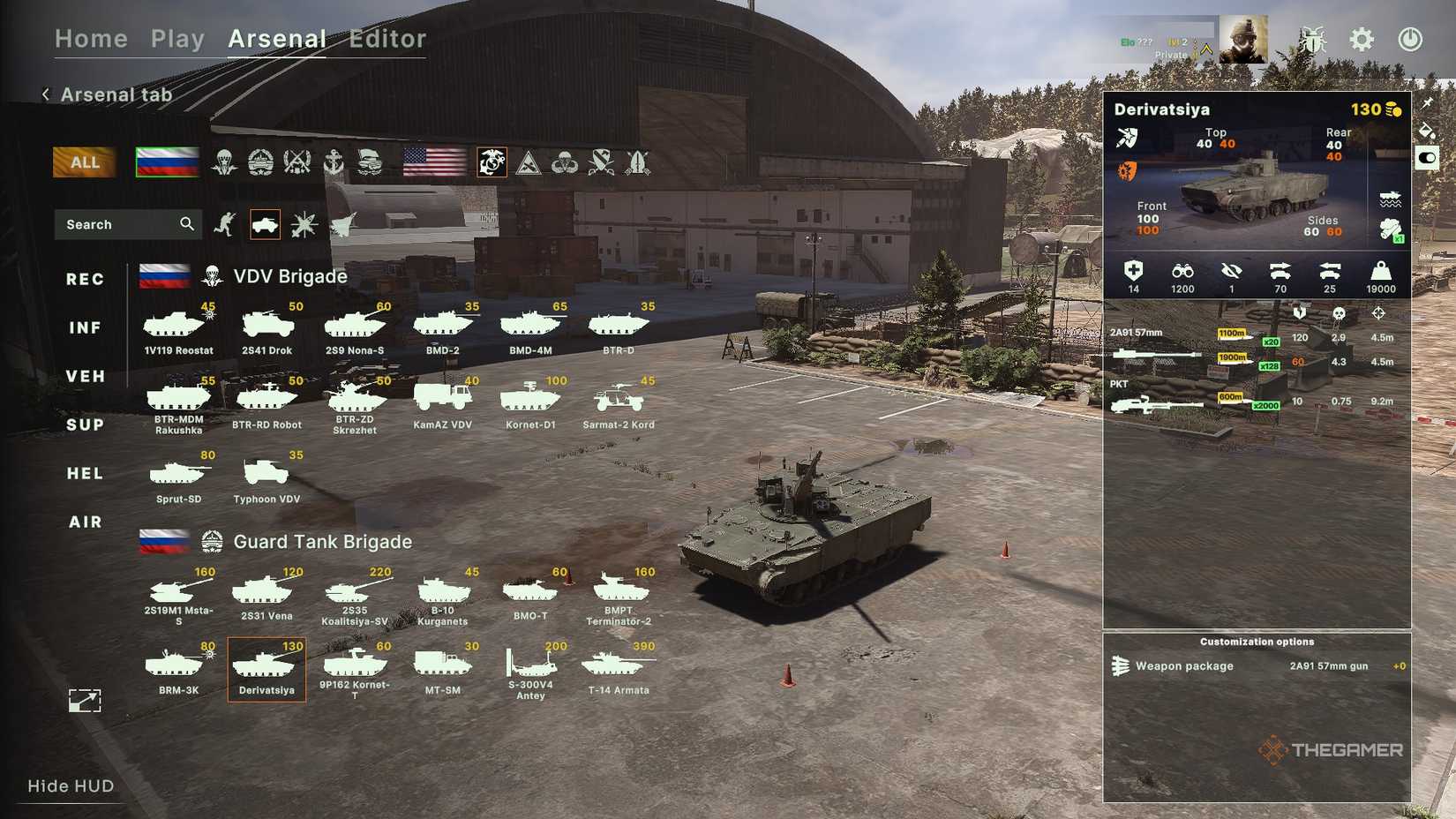1456x819 pixels.
Task: Open the Home tab
Action: [91, 39]
